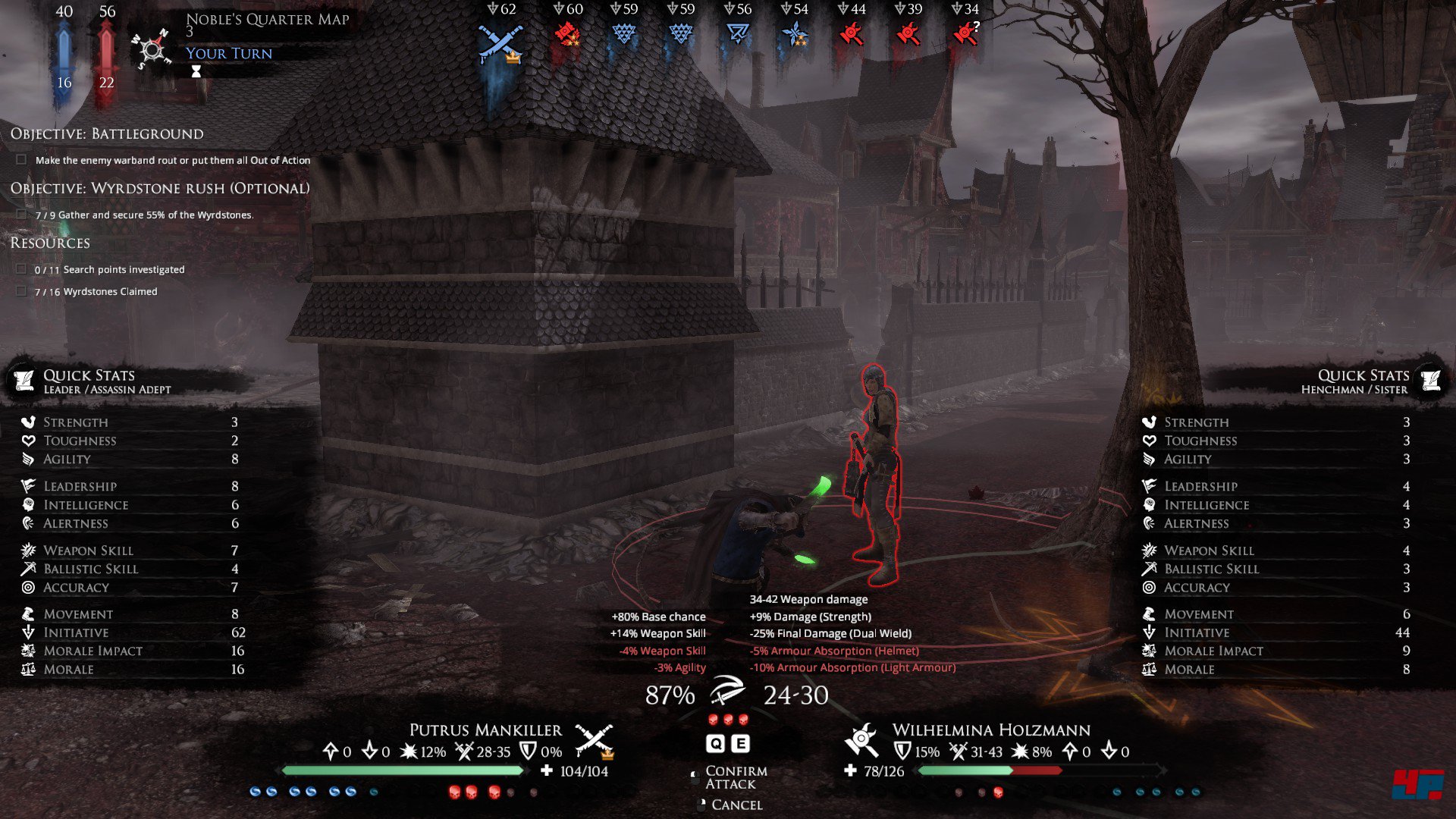Viewport: 1456px width, 819px height.
Task: Pick the initiative 39 enemy icon
Action: [x=908, y=34]
